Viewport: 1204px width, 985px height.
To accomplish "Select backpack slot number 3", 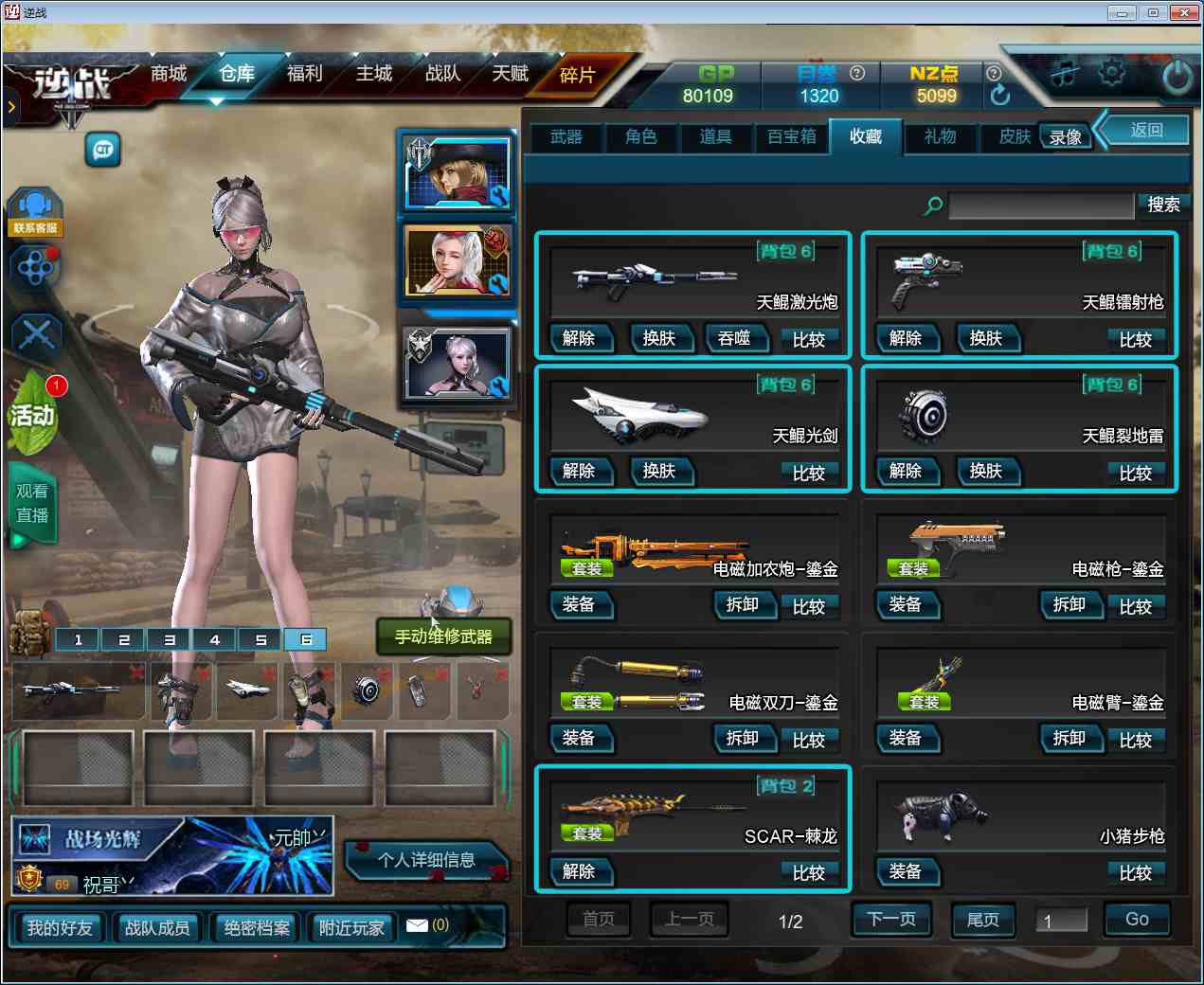I will (170, 640).
